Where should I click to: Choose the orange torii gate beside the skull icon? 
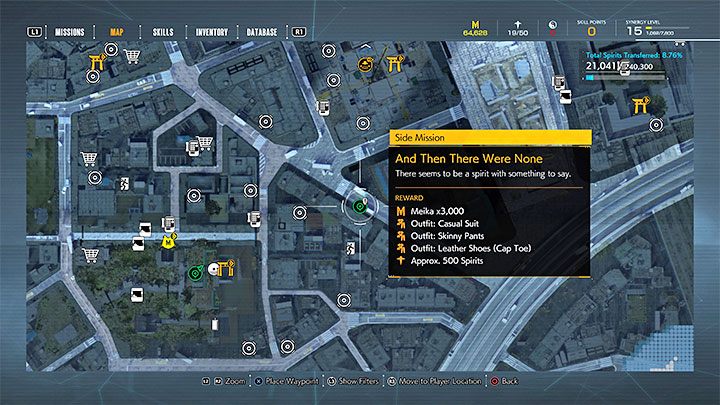point(230,266)
